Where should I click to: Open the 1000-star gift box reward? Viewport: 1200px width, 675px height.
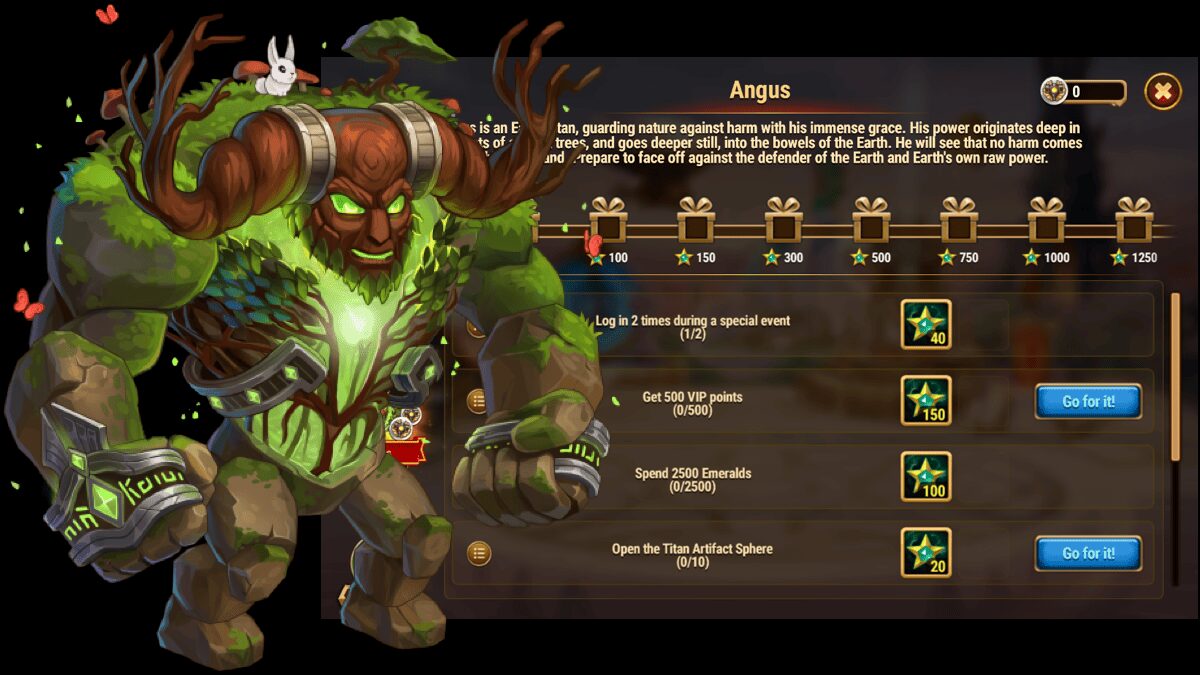click(x=1047, y=221)
